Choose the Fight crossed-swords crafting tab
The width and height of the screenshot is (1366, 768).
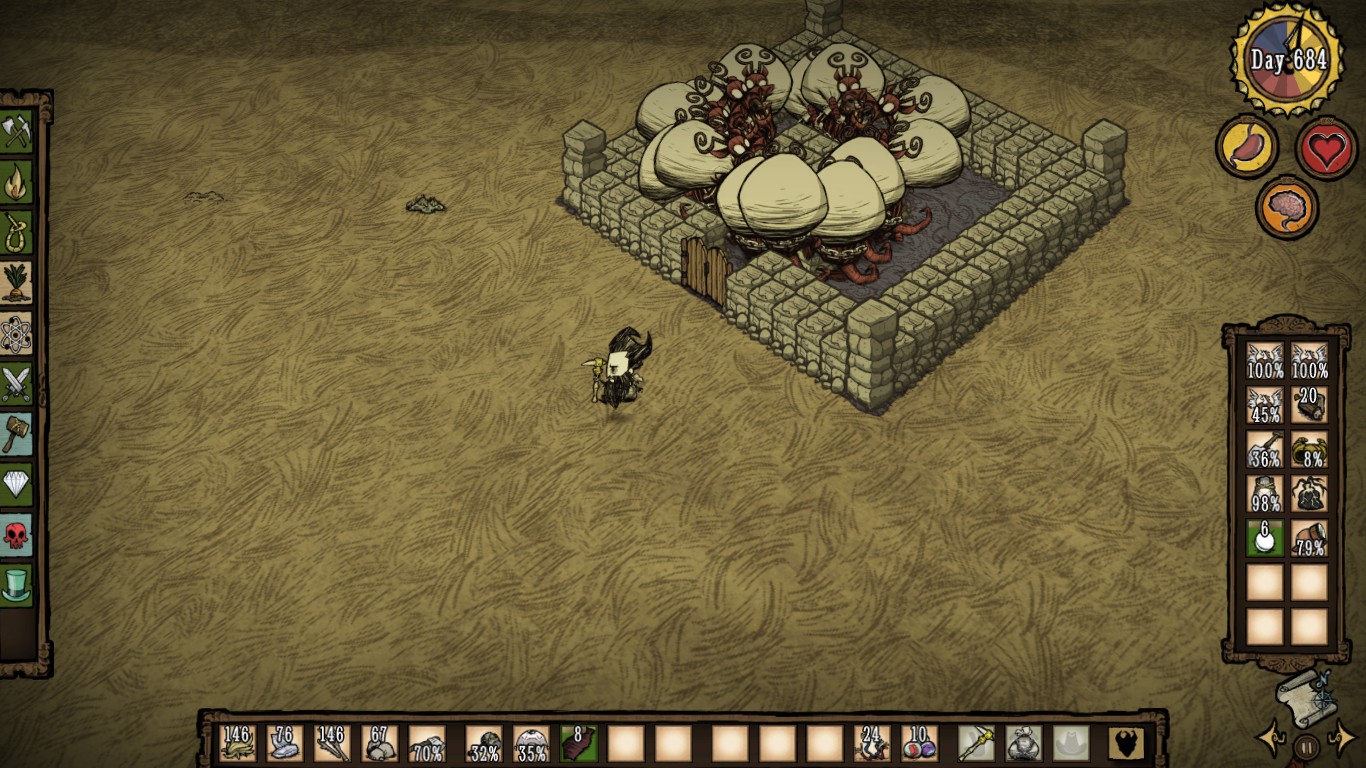coord(17,384)
